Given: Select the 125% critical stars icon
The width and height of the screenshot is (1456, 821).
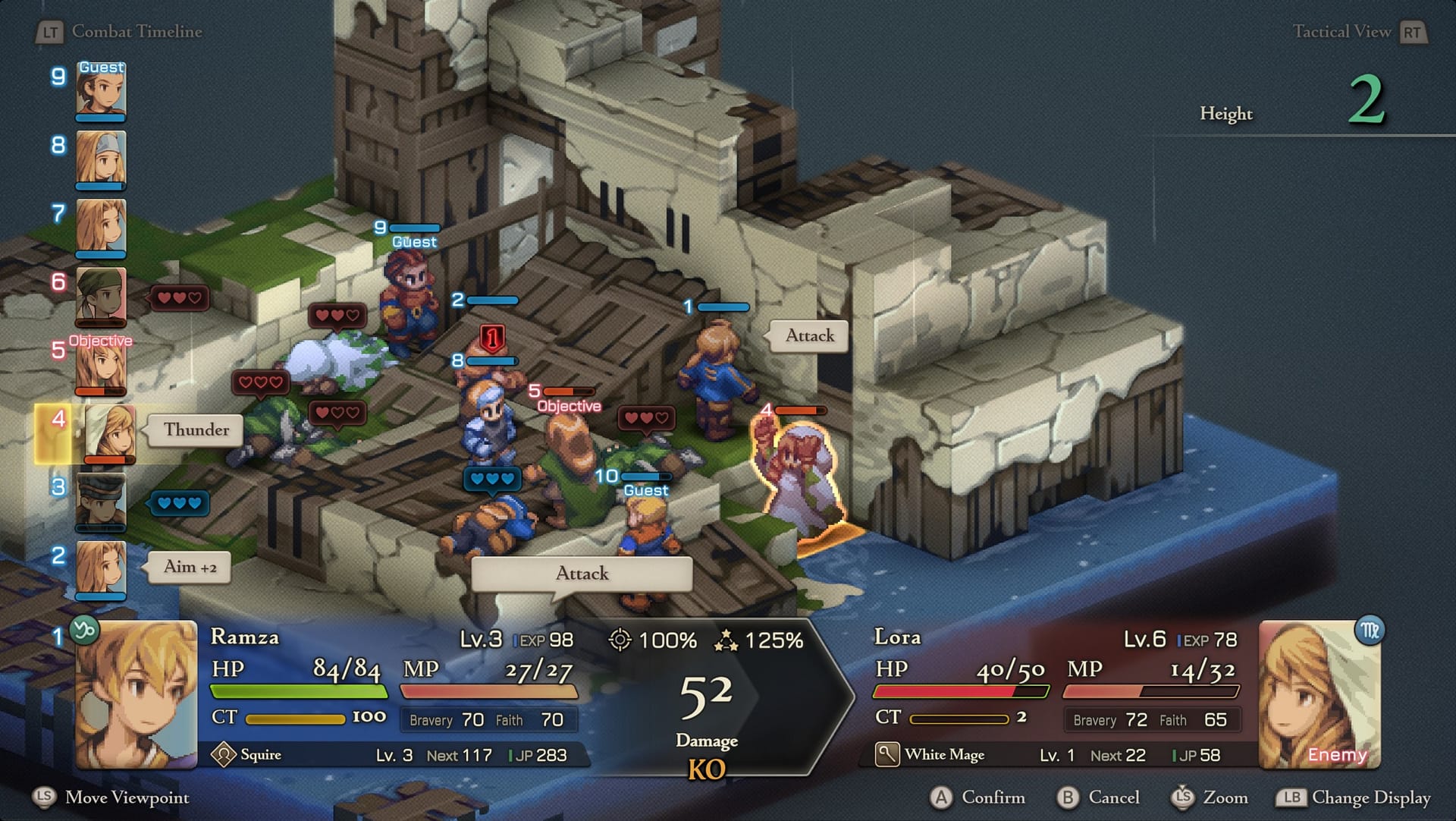Looking at the screenshot, I should pyautogui.click(x=726, y=641).
